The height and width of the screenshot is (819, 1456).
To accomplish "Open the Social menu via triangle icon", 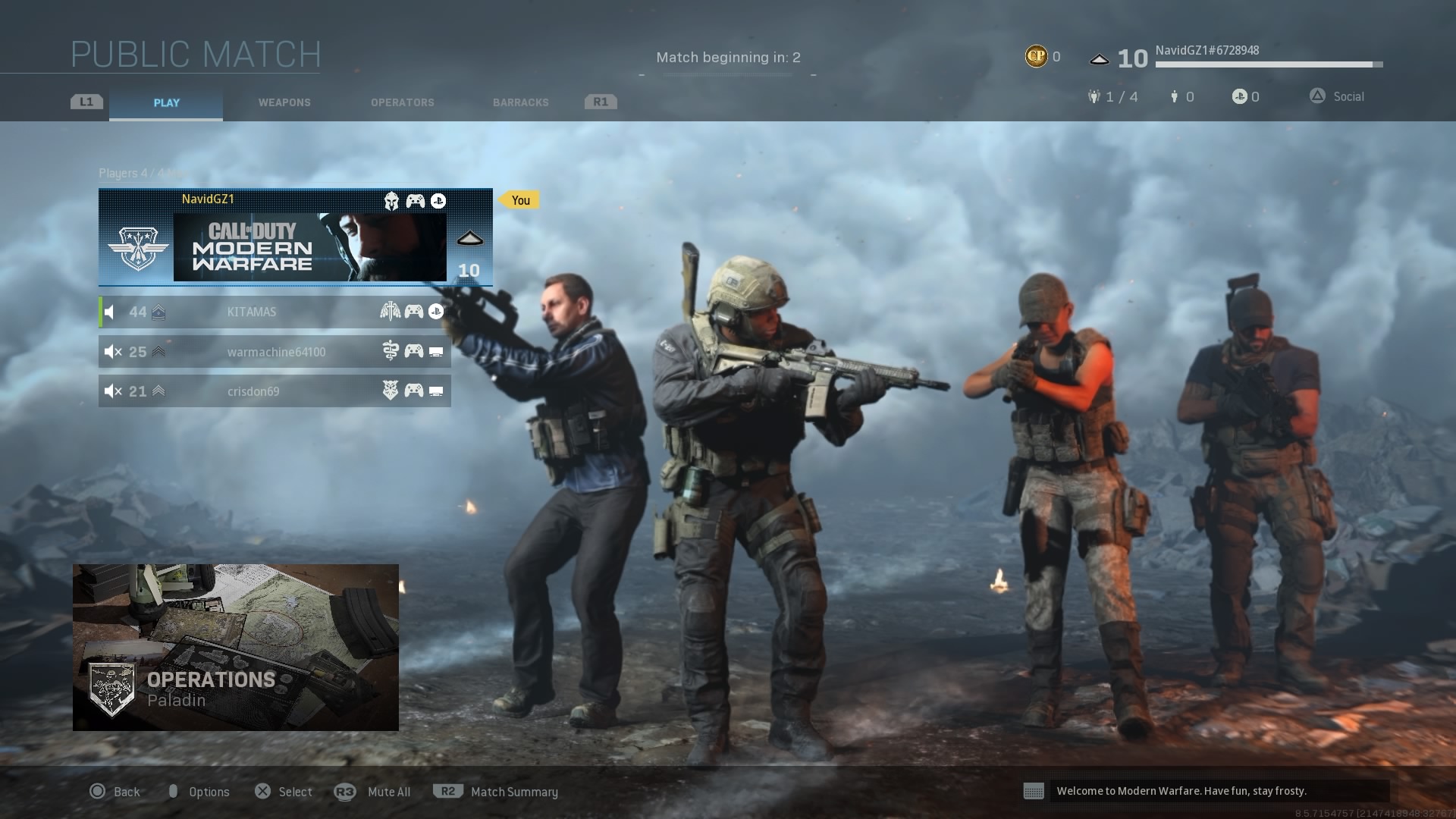I will [1317, 96].
